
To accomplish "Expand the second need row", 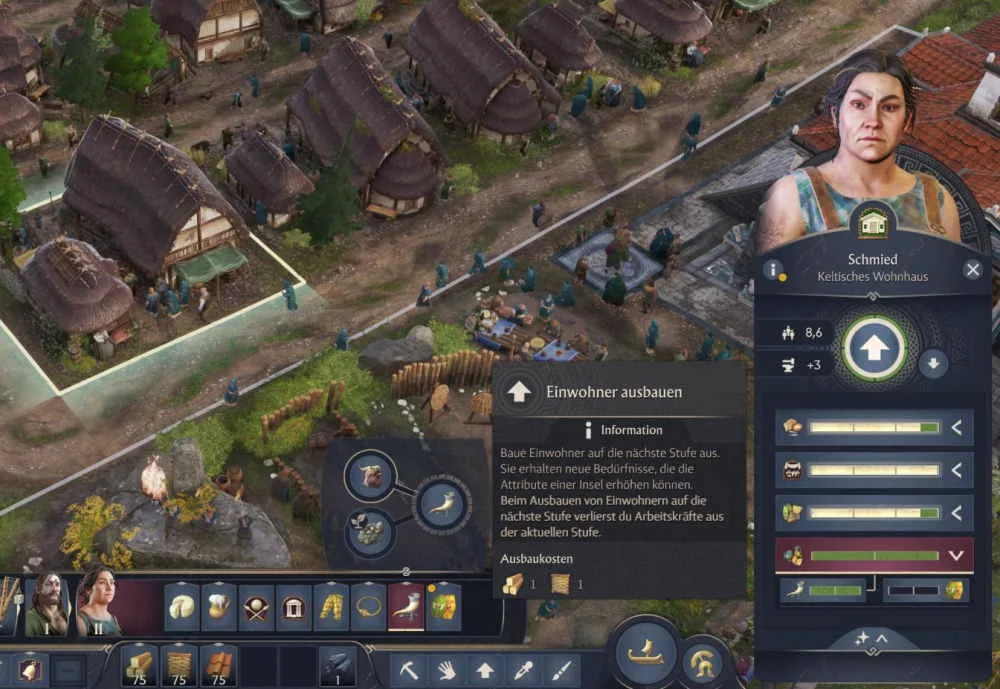I will (956, 470).
